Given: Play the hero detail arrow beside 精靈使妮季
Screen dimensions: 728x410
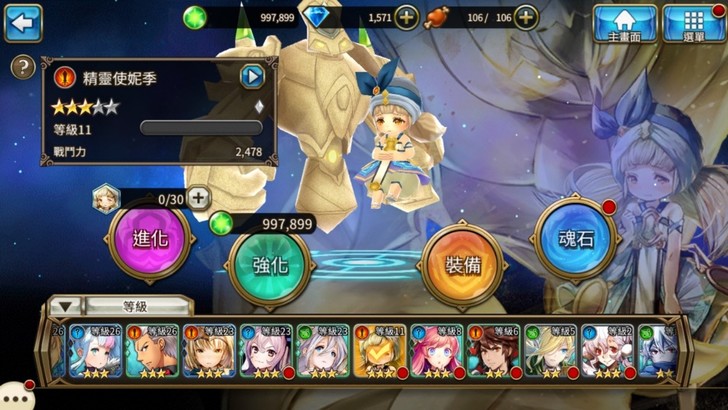Looking at the screenshot, I should point(252,76).
